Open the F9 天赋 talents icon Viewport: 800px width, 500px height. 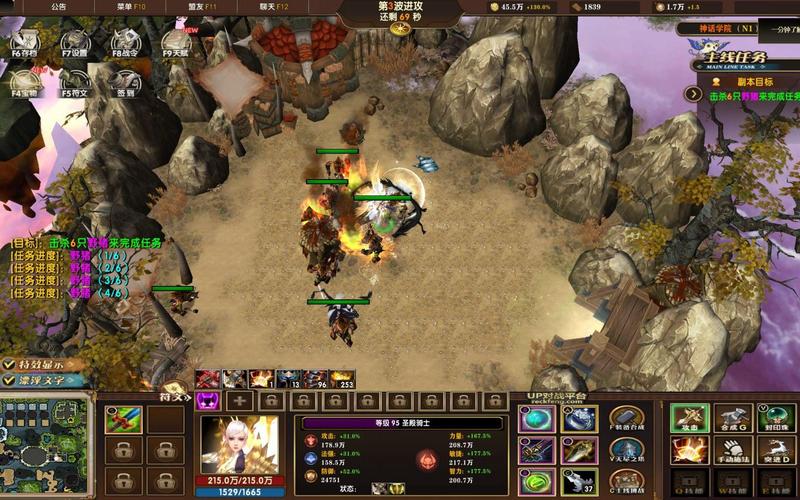tap(175, 42)
